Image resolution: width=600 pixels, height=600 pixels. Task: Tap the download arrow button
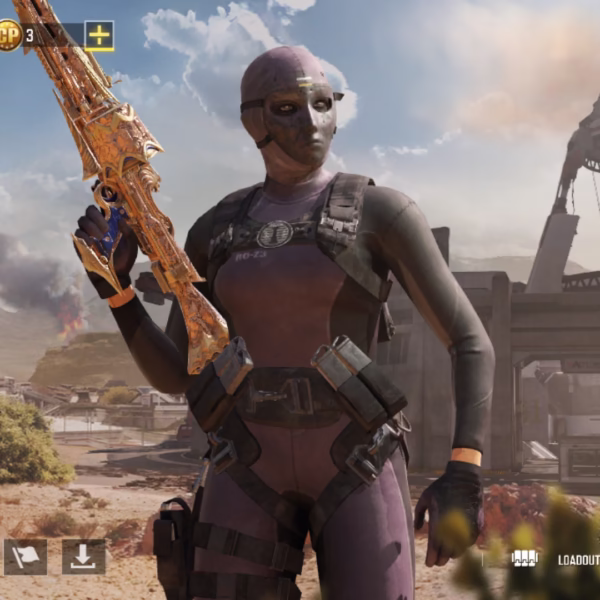(83, 557)
